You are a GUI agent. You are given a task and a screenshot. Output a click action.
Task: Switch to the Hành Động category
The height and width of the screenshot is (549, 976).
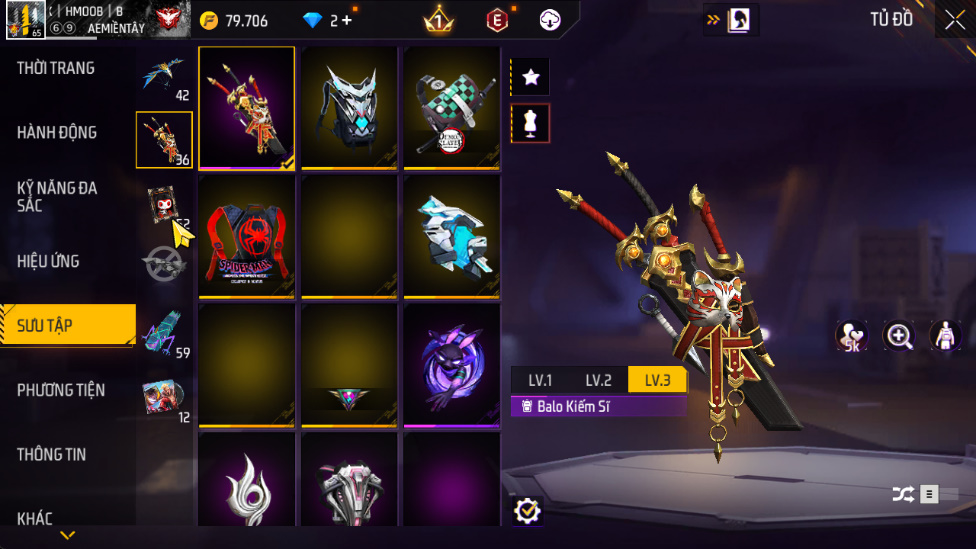[57, 132]
